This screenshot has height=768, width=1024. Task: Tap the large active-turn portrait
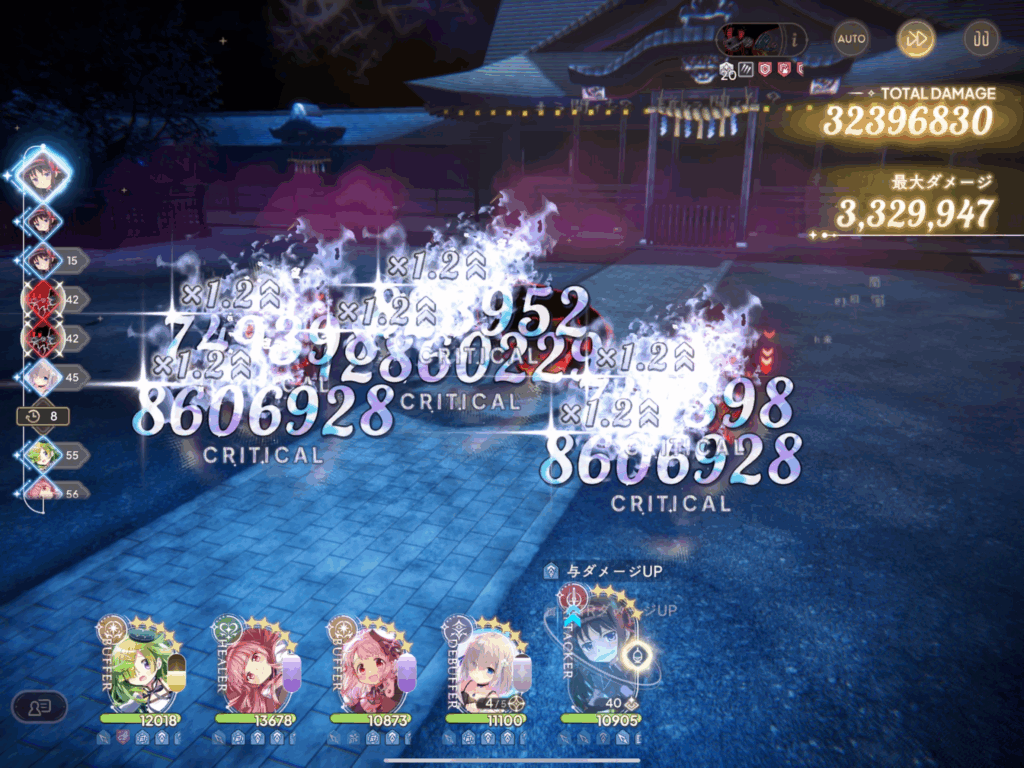coord(43,176)
